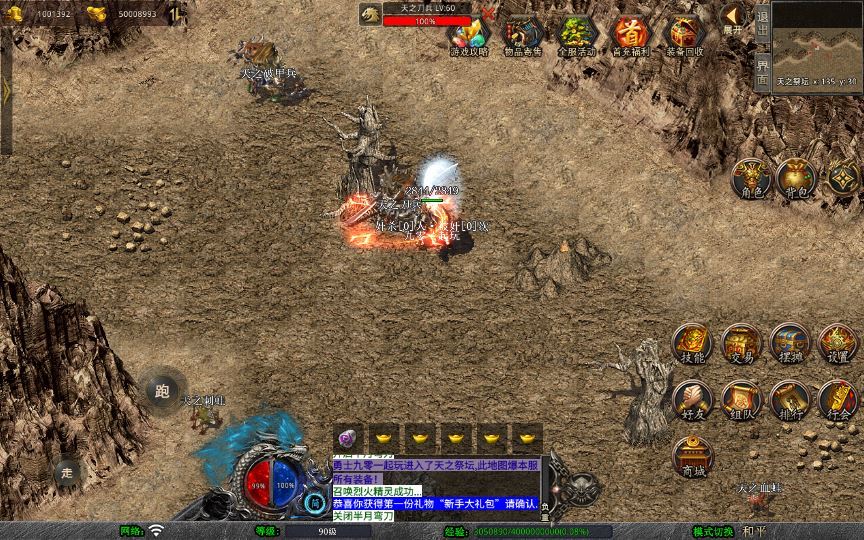Open the 设置 settings menu

(x=838, y=343)
